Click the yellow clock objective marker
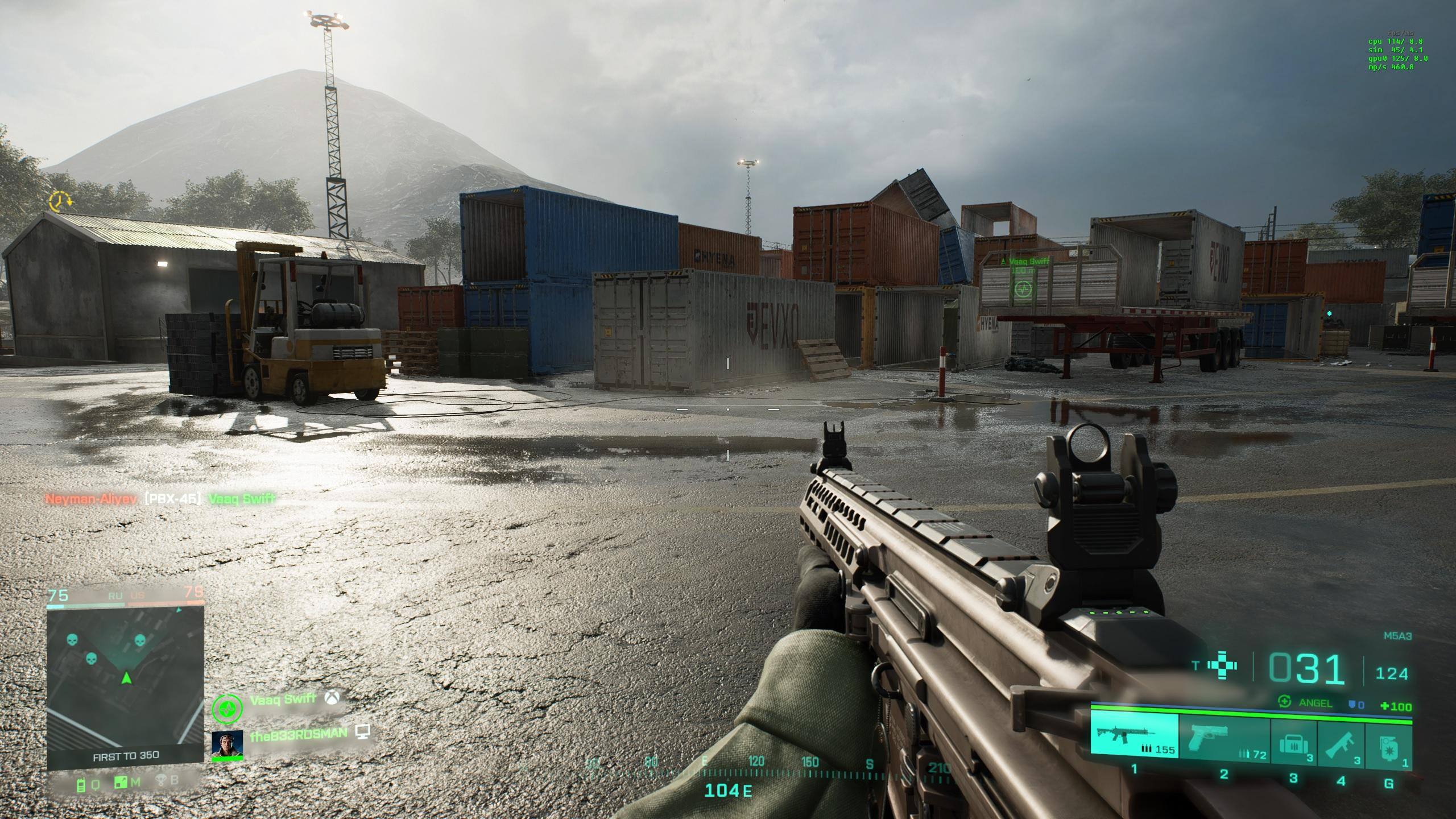1456x819 pixels. click(59, 201)
